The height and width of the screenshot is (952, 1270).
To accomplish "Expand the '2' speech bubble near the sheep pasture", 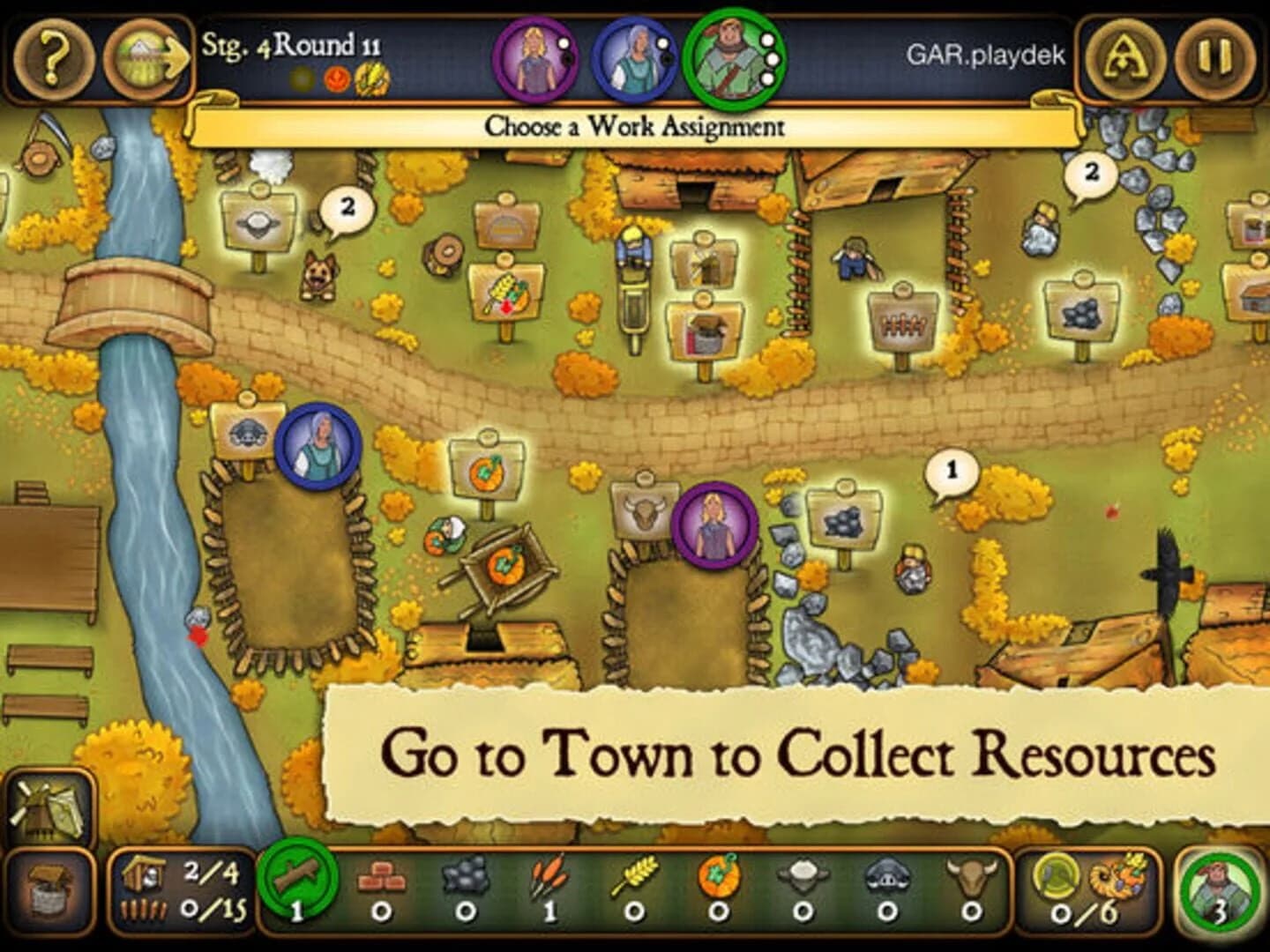I will pyautogui.click(x=346, y=206).
